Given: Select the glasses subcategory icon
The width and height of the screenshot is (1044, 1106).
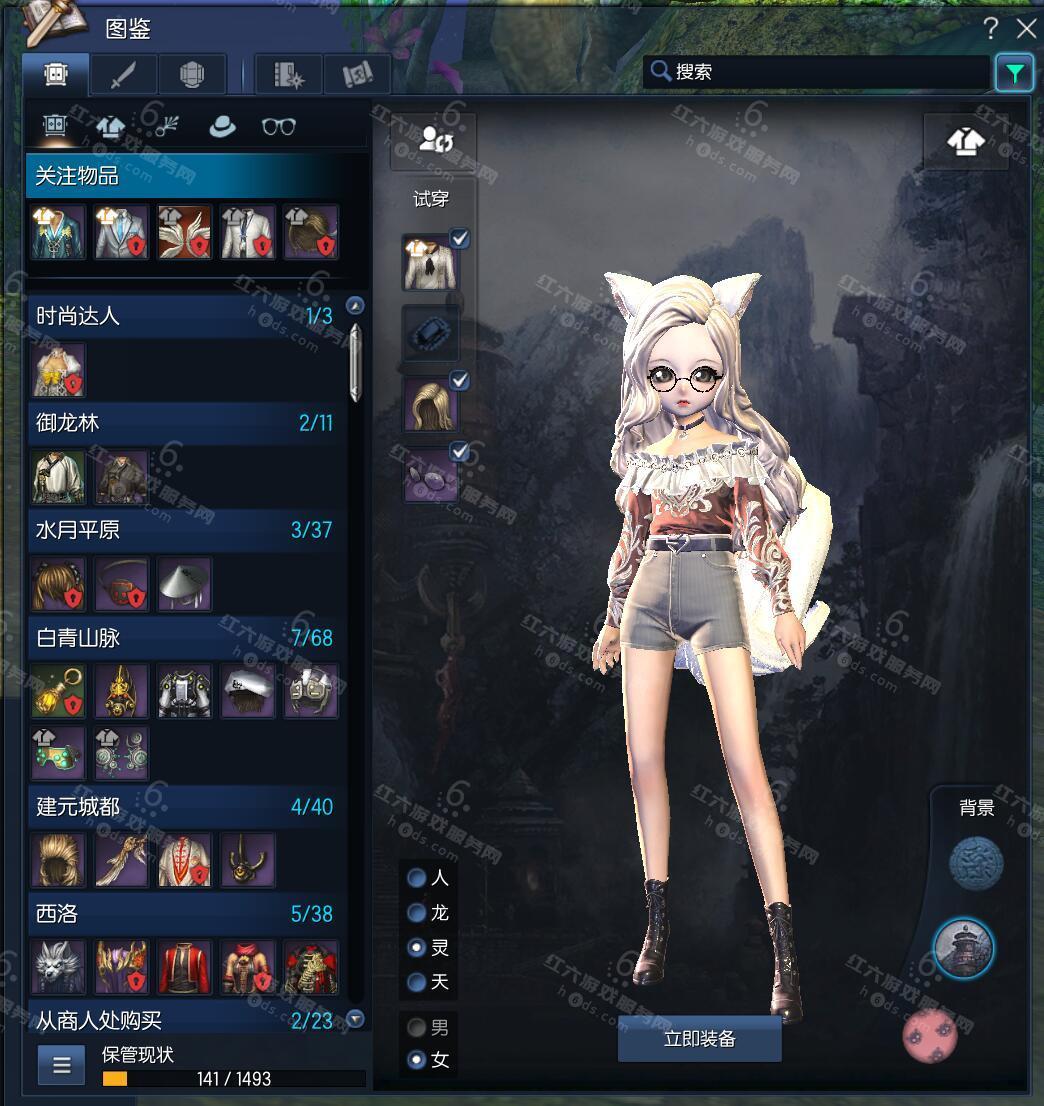Looking at the screenshot, I should pos(278,127).
